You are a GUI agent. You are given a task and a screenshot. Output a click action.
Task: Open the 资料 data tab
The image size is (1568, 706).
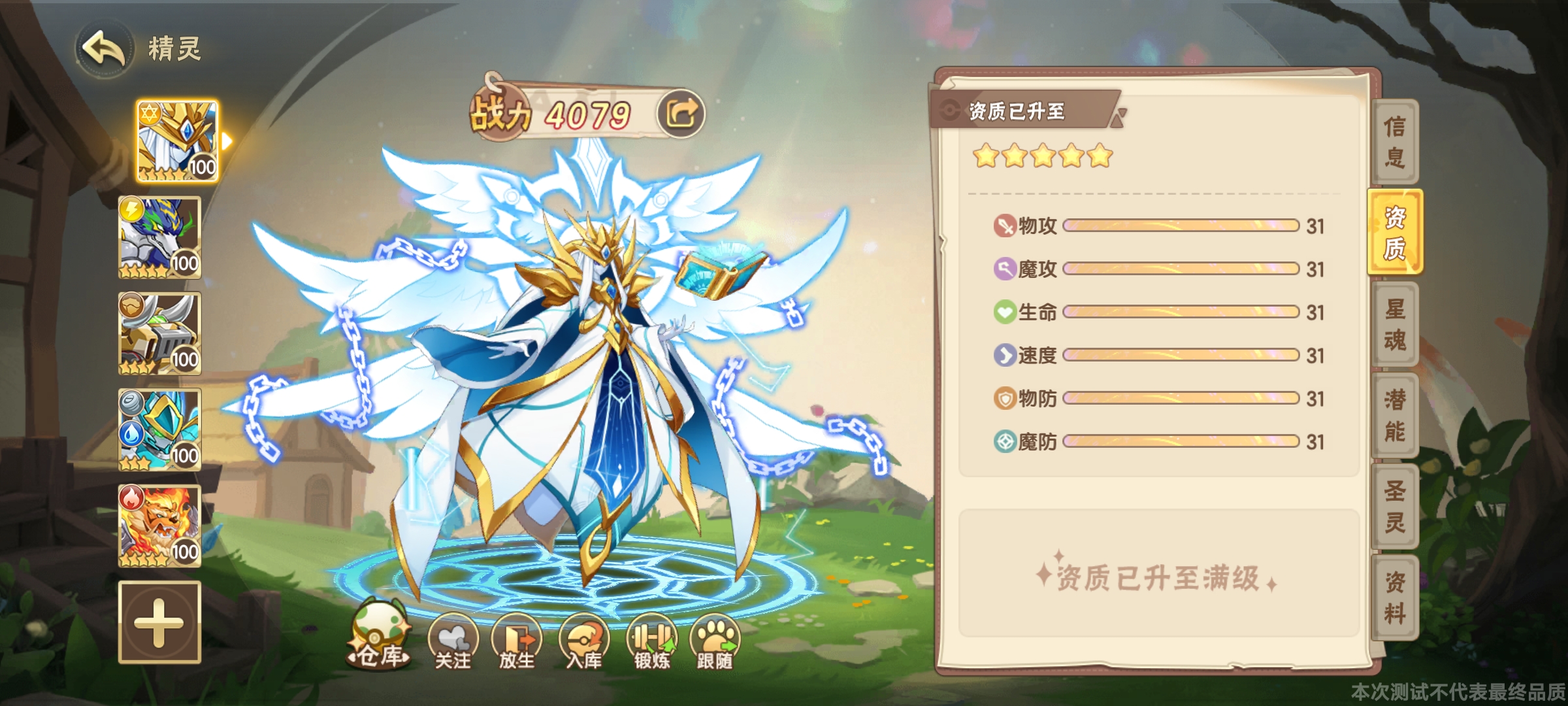pyautogui.click(x=1394, y=597)
